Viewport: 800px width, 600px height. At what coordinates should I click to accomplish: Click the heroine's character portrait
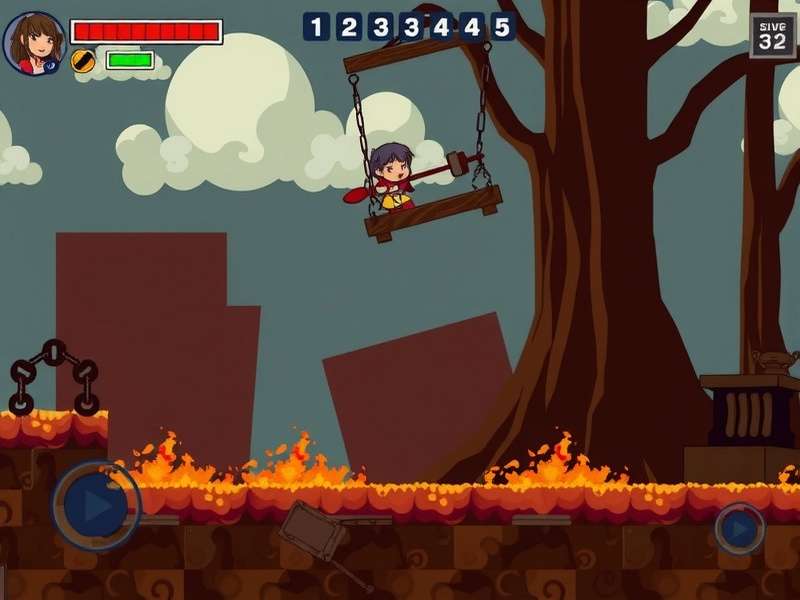click(x=35, y=43)
